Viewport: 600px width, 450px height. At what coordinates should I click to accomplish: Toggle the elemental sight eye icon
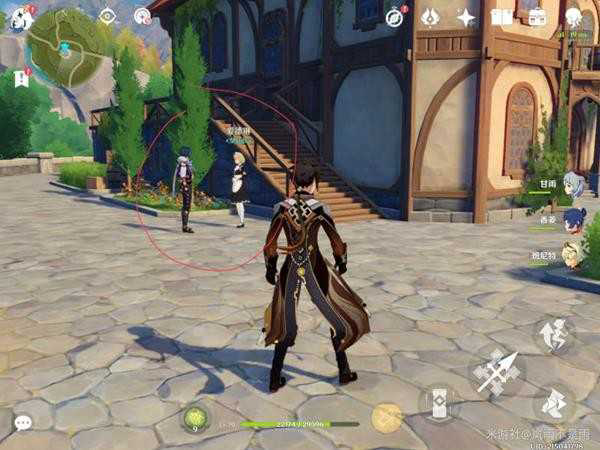tap(107, 16)
